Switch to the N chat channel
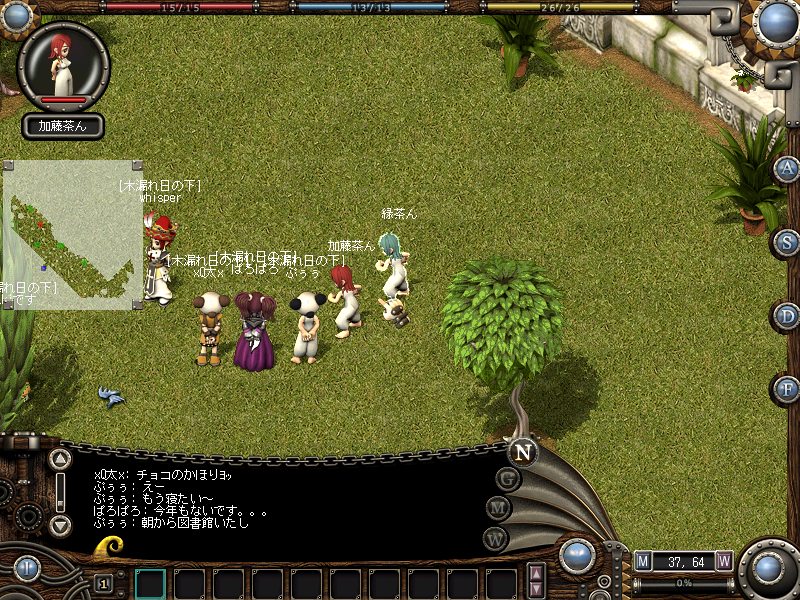Image resolution: width=800 pixels, height=600 pixels. 521,452
